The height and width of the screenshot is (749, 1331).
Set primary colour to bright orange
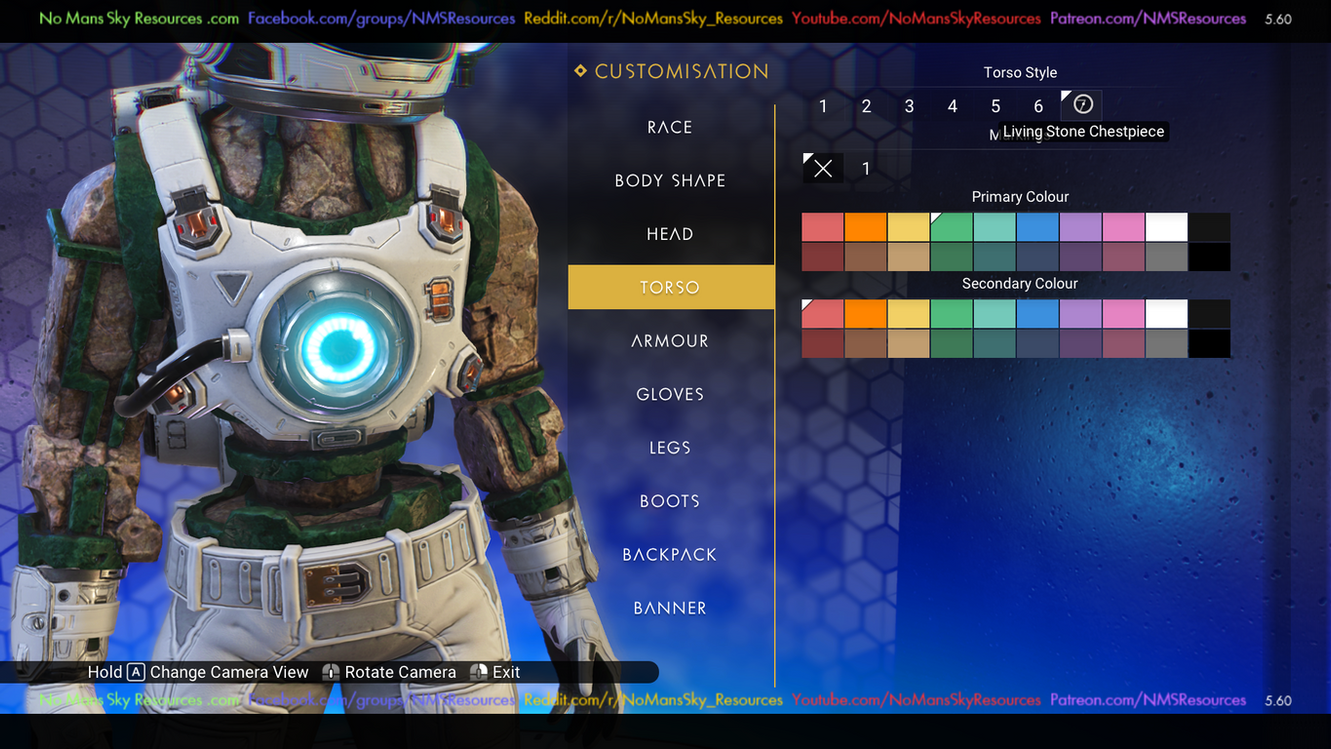[x=865, y=227]
